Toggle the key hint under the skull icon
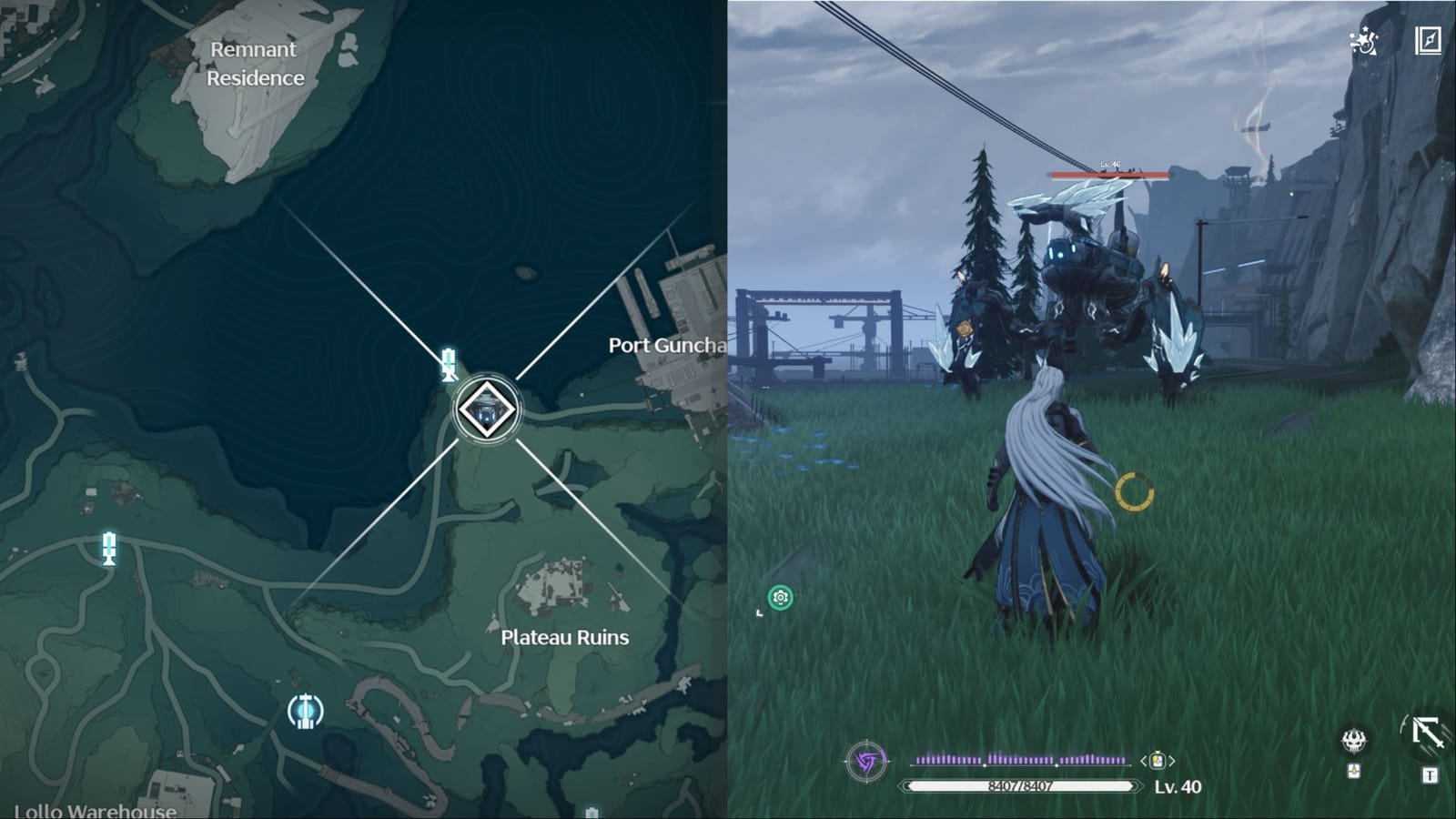The width and height of the screenshot is (1456, 819). [x=1355, y=773]
